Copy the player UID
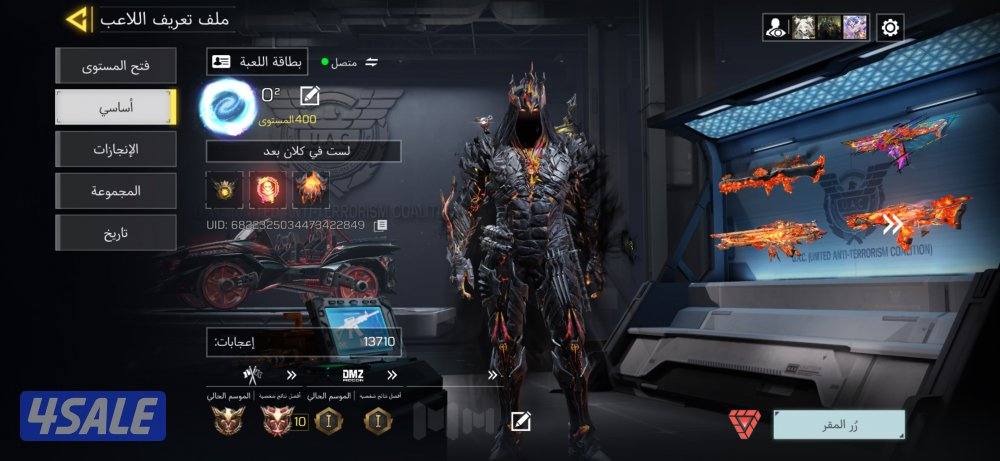The image size is (1000, 461). [380, 226]
